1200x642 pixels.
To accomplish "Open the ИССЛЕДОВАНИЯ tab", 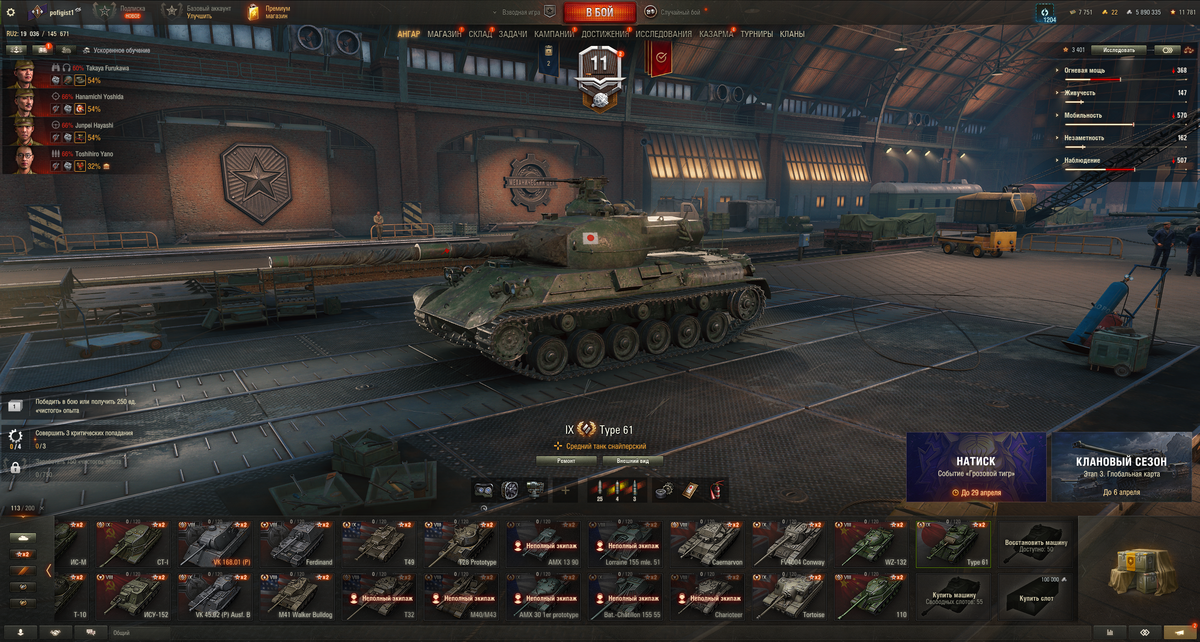I will click(663, 34).
